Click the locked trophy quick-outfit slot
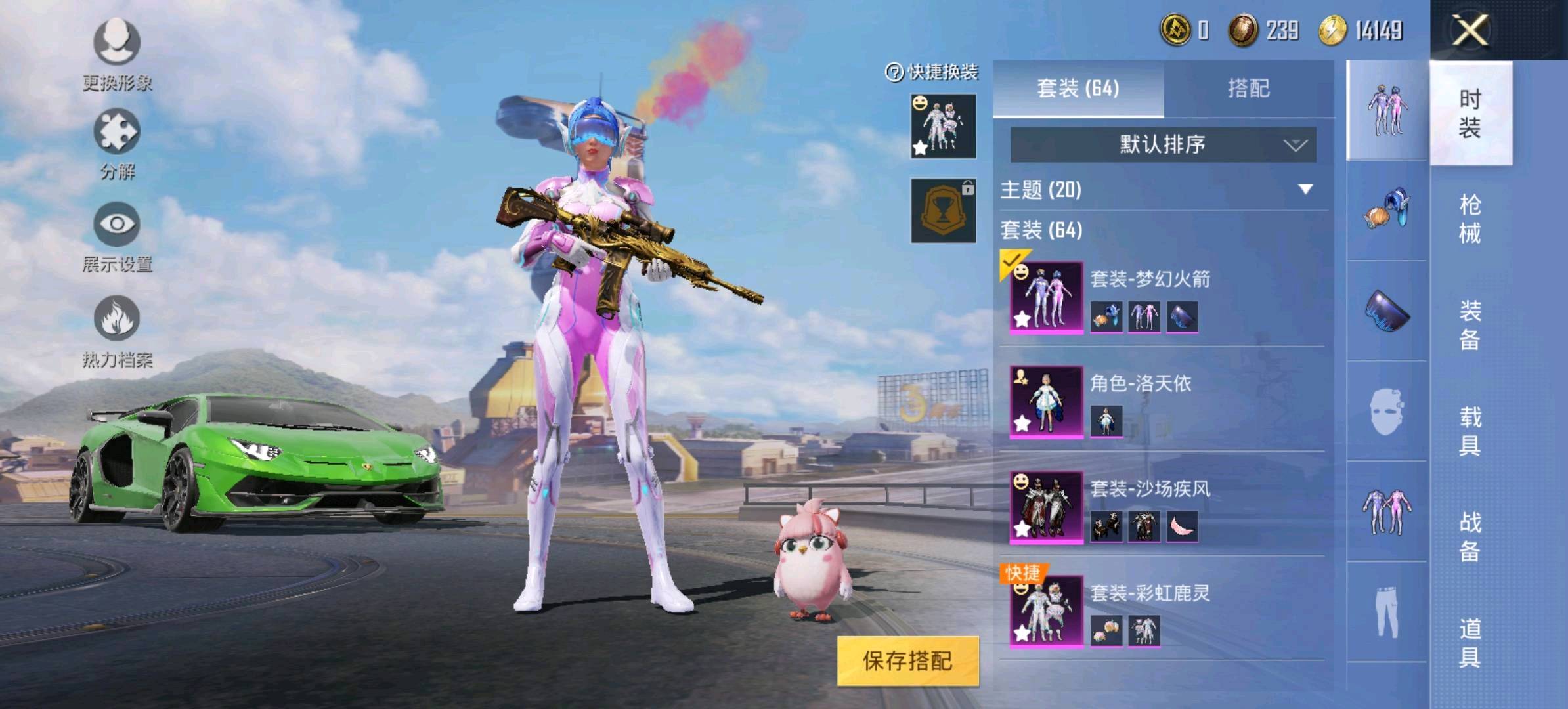Image resolution: width=1568 pixels, height=709 pixels. [x=943, y=211]
